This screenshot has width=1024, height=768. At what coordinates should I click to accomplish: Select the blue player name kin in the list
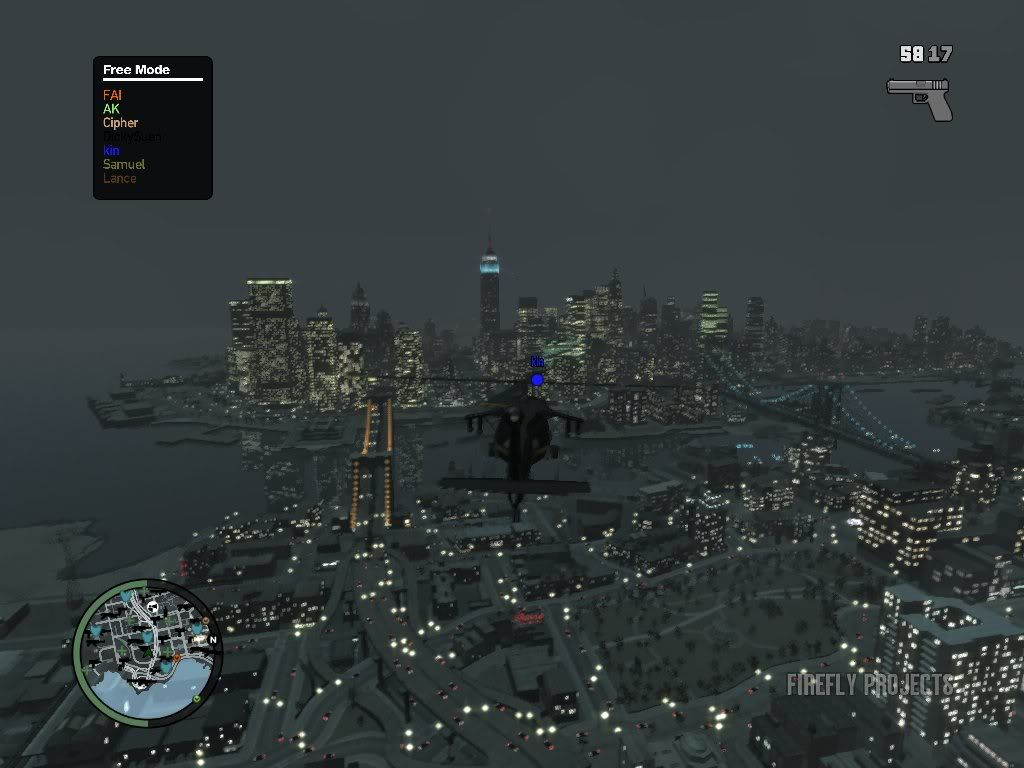tap(111, 151)
